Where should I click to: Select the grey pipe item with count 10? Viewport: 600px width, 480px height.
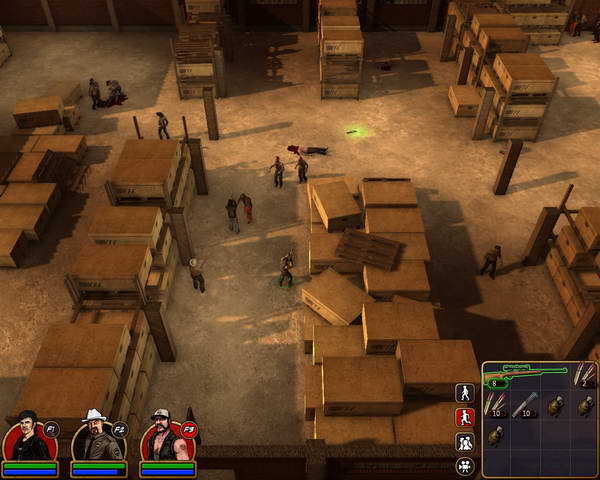(526, 405)
